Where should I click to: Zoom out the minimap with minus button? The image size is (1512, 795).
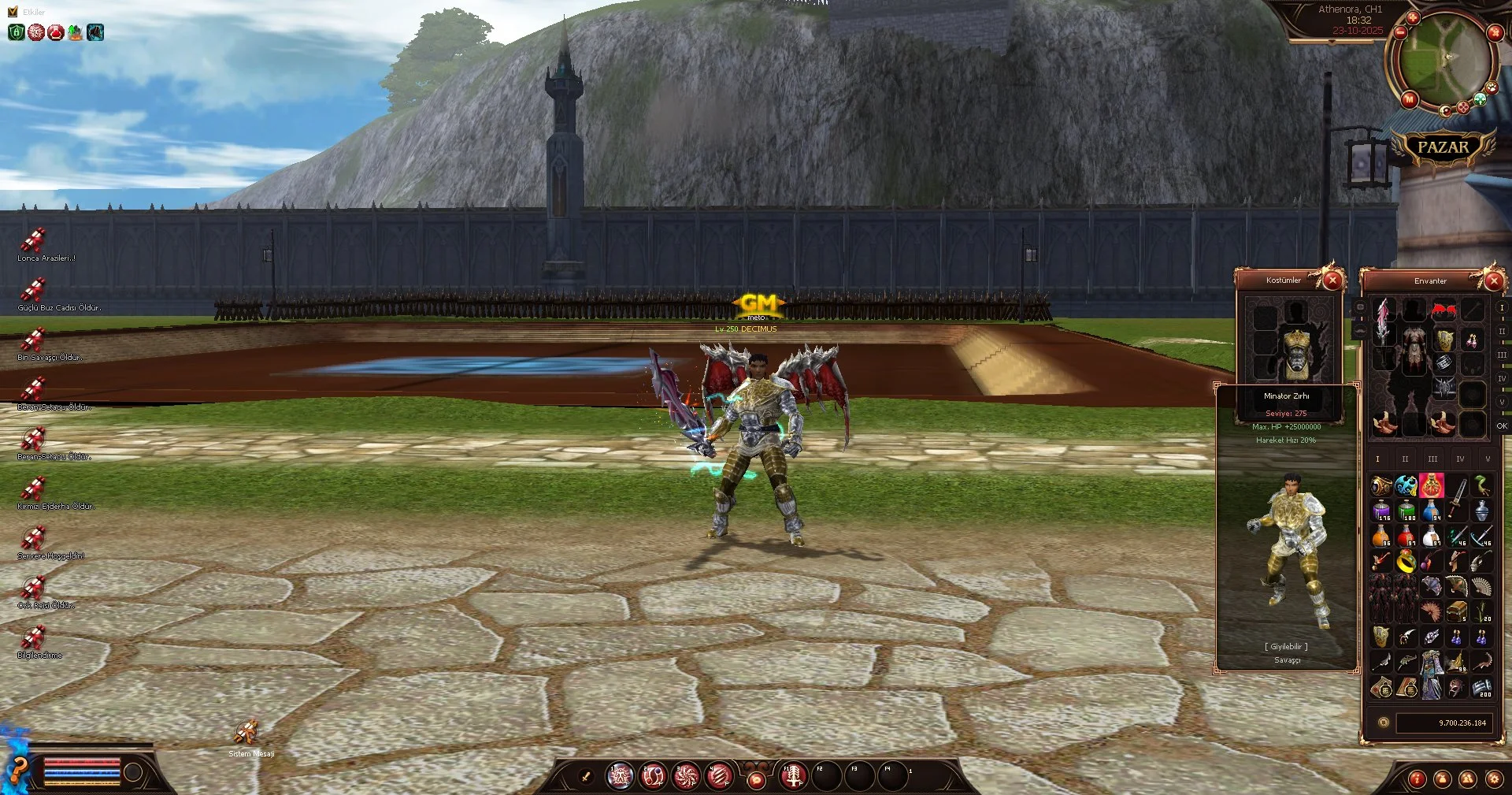coord(1400,33)
